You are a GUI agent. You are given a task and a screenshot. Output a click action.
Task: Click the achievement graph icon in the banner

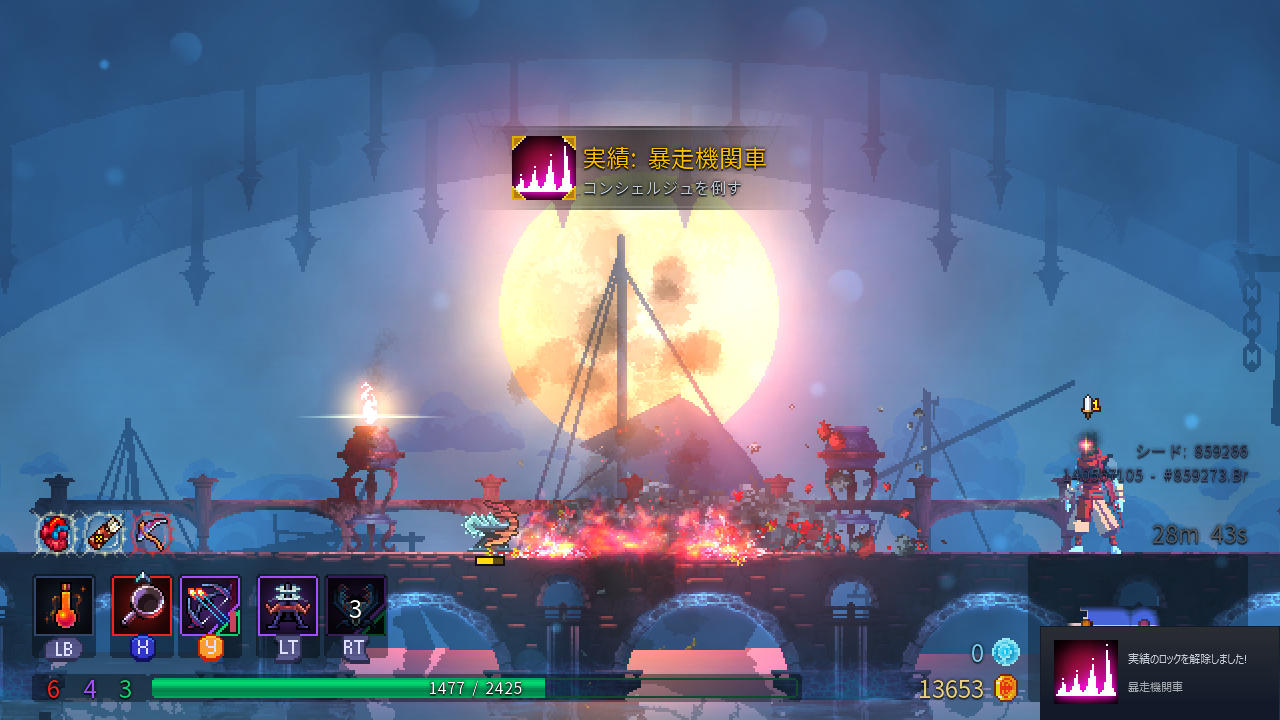coord(542,170)
